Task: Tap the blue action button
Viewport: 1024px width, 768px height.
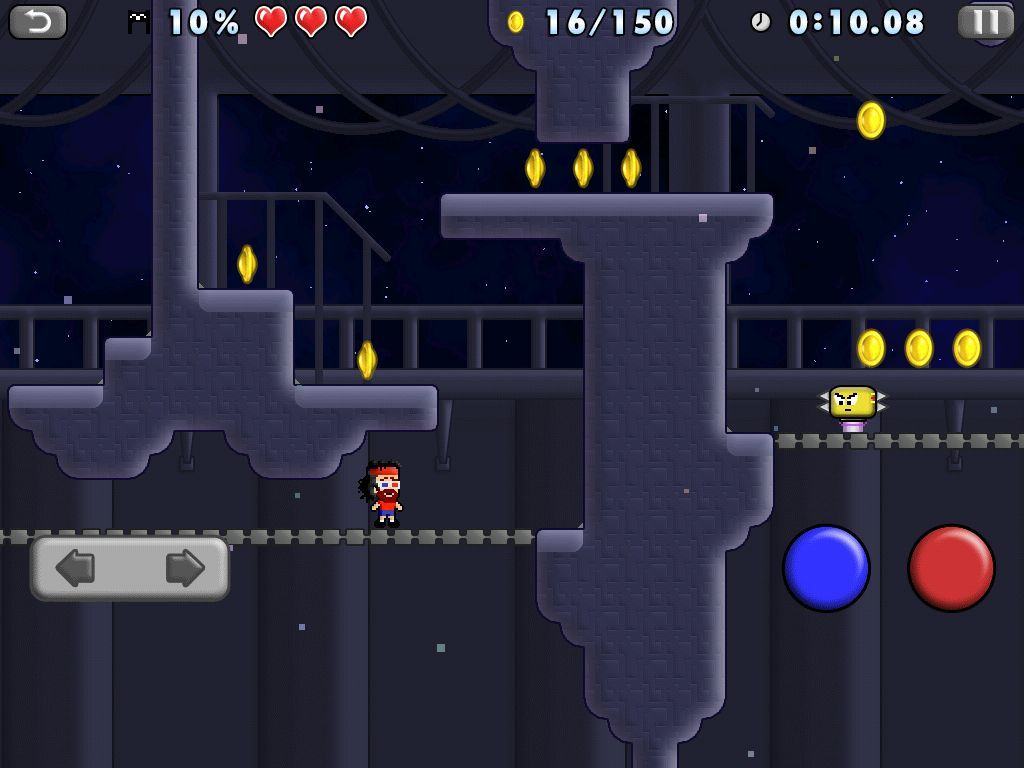Action: tap(826, 568)
